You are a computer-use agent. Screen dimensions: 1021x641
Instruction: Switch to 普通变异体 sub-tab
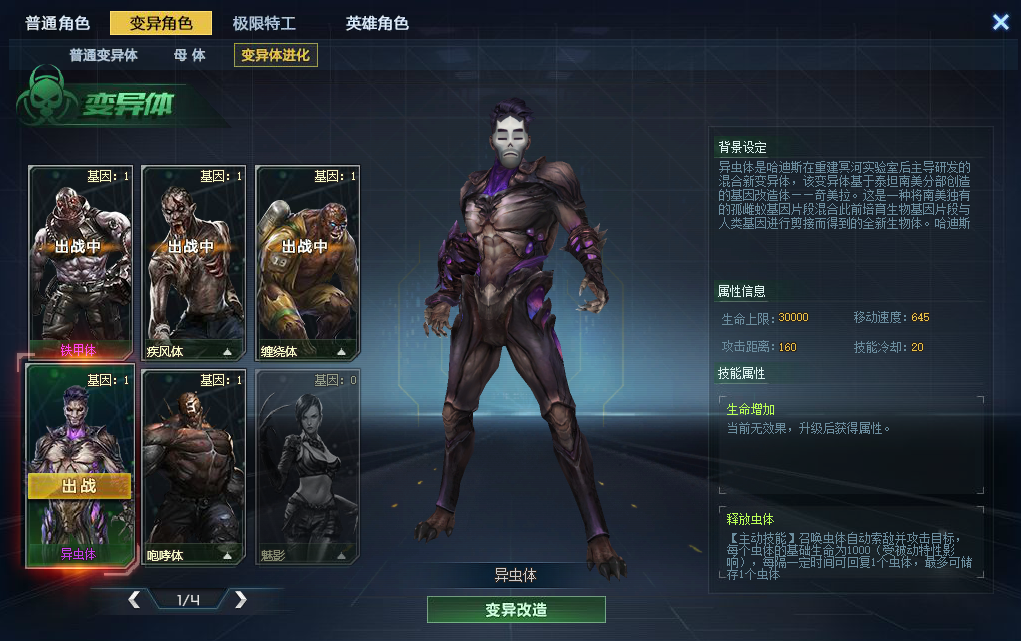(x=103, y=55)
